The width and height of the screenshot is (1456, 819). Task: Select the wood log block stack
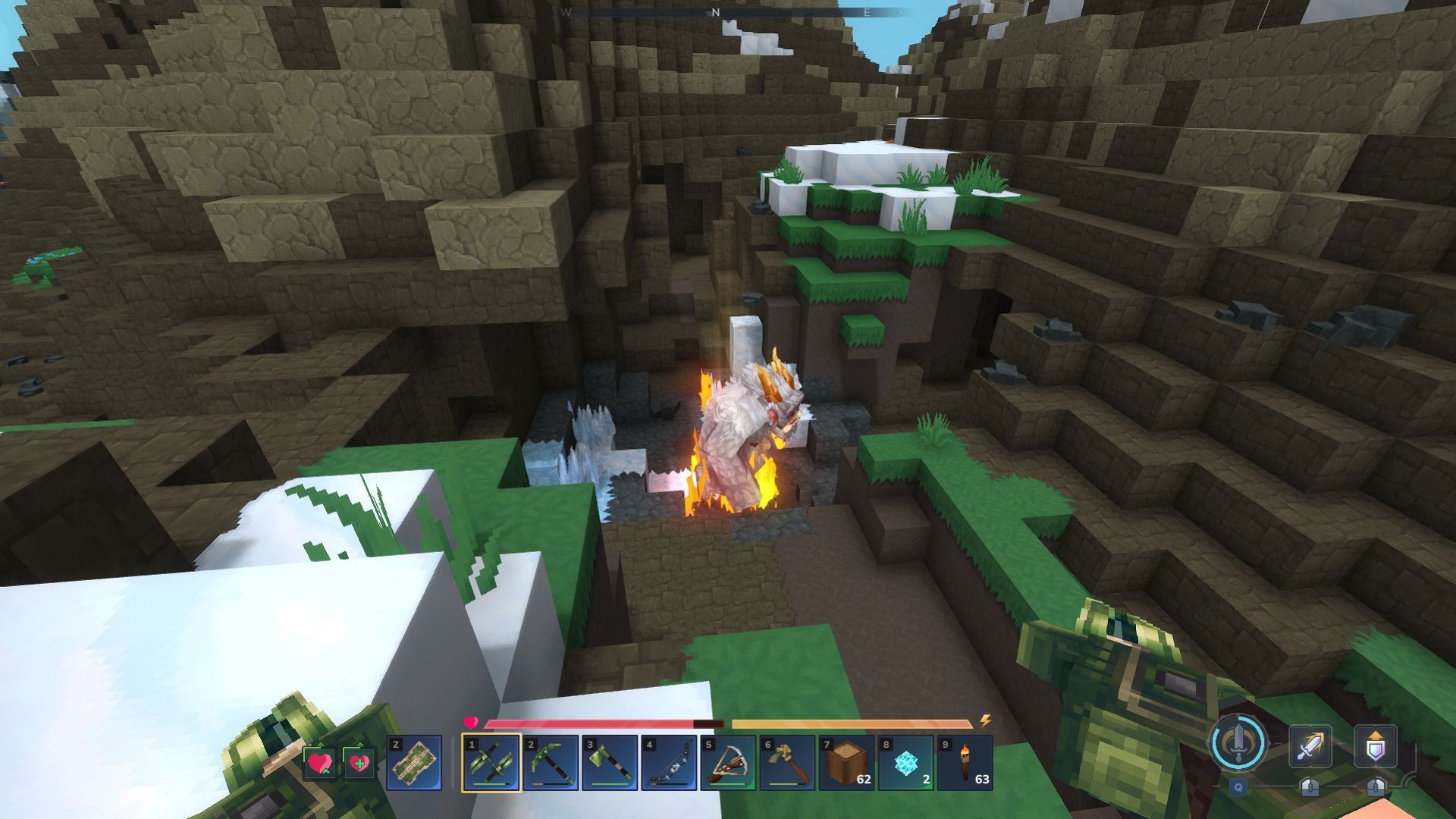tap(846, 763)
